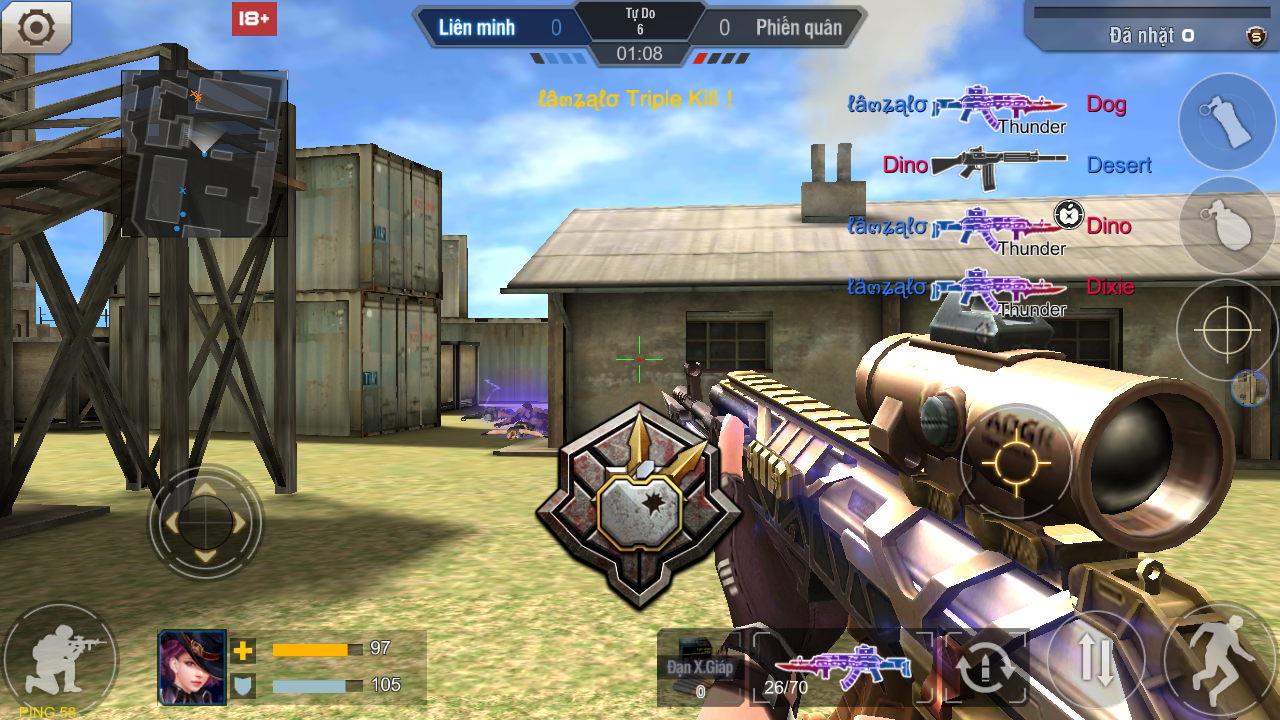Toggle the crouching soldier stance button
Screen dimensions: 1280x720
point(60,658)
